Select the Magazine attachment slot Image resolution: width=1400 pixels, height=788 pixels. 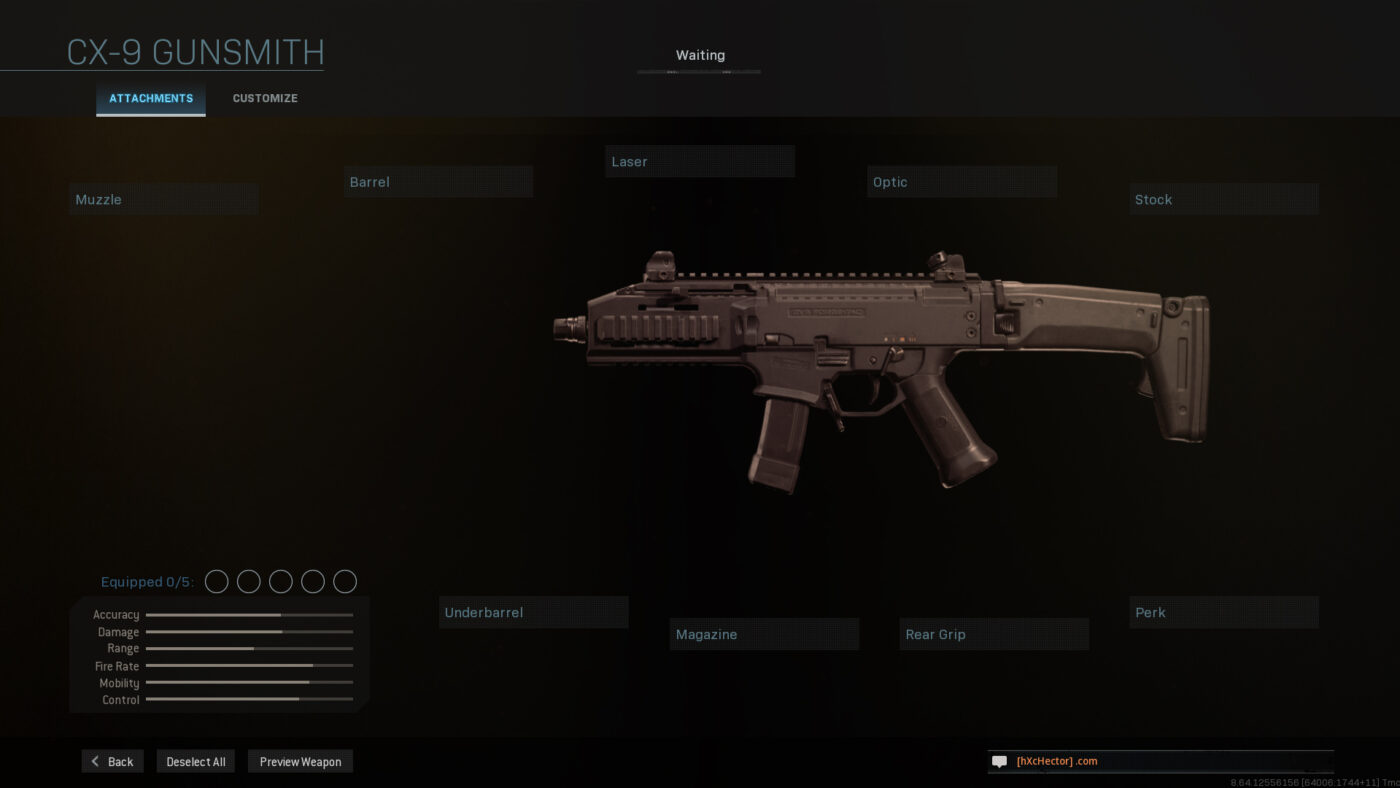764,633
